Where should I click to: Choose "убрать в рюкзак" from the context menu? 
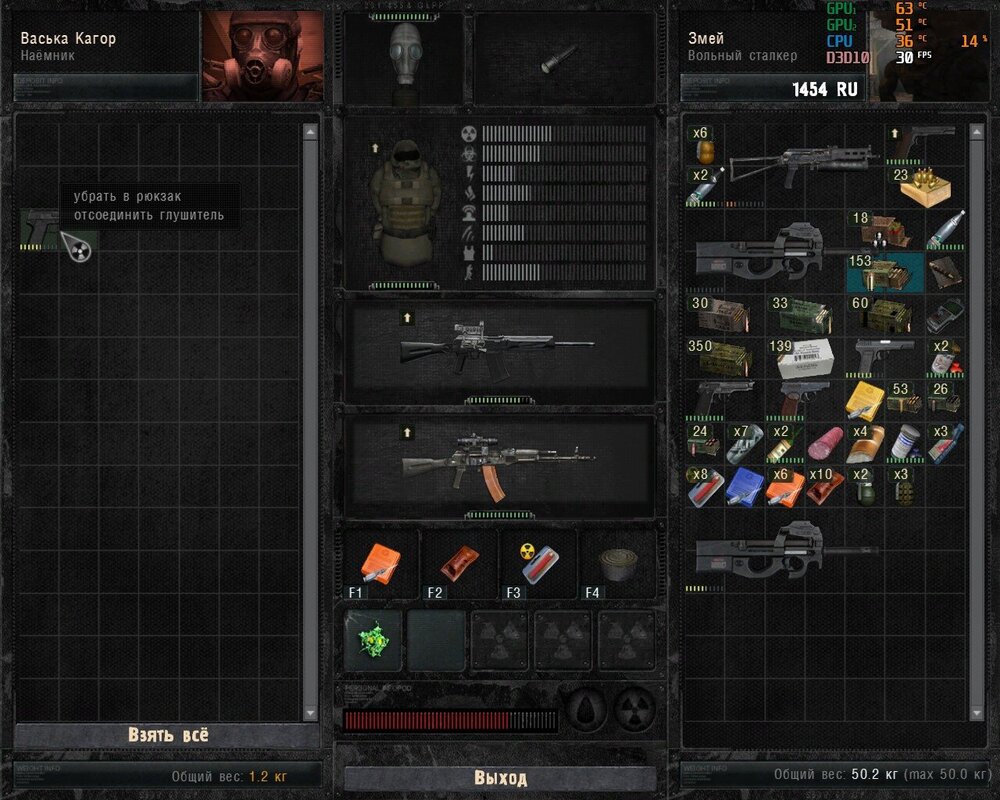[127, 197]
